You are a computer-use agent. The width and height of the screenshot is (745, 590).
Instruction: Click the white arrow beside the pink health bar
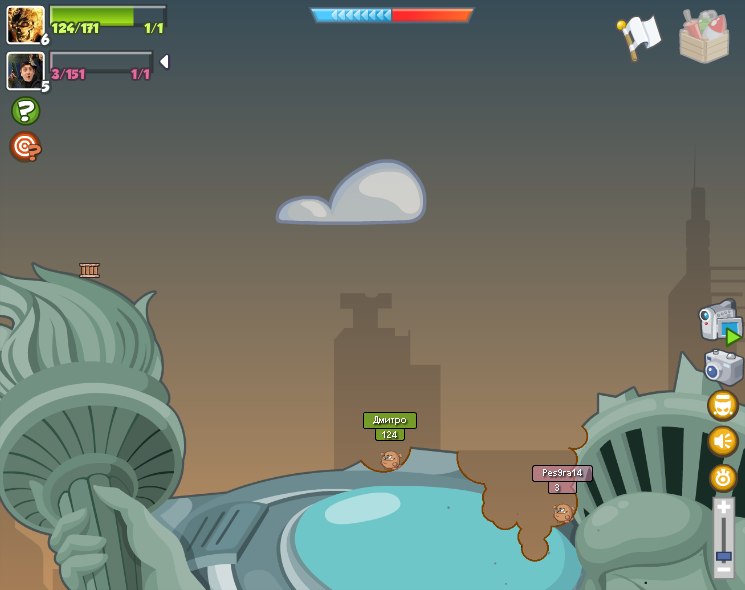pyautogui.click(x=164, y=62)
